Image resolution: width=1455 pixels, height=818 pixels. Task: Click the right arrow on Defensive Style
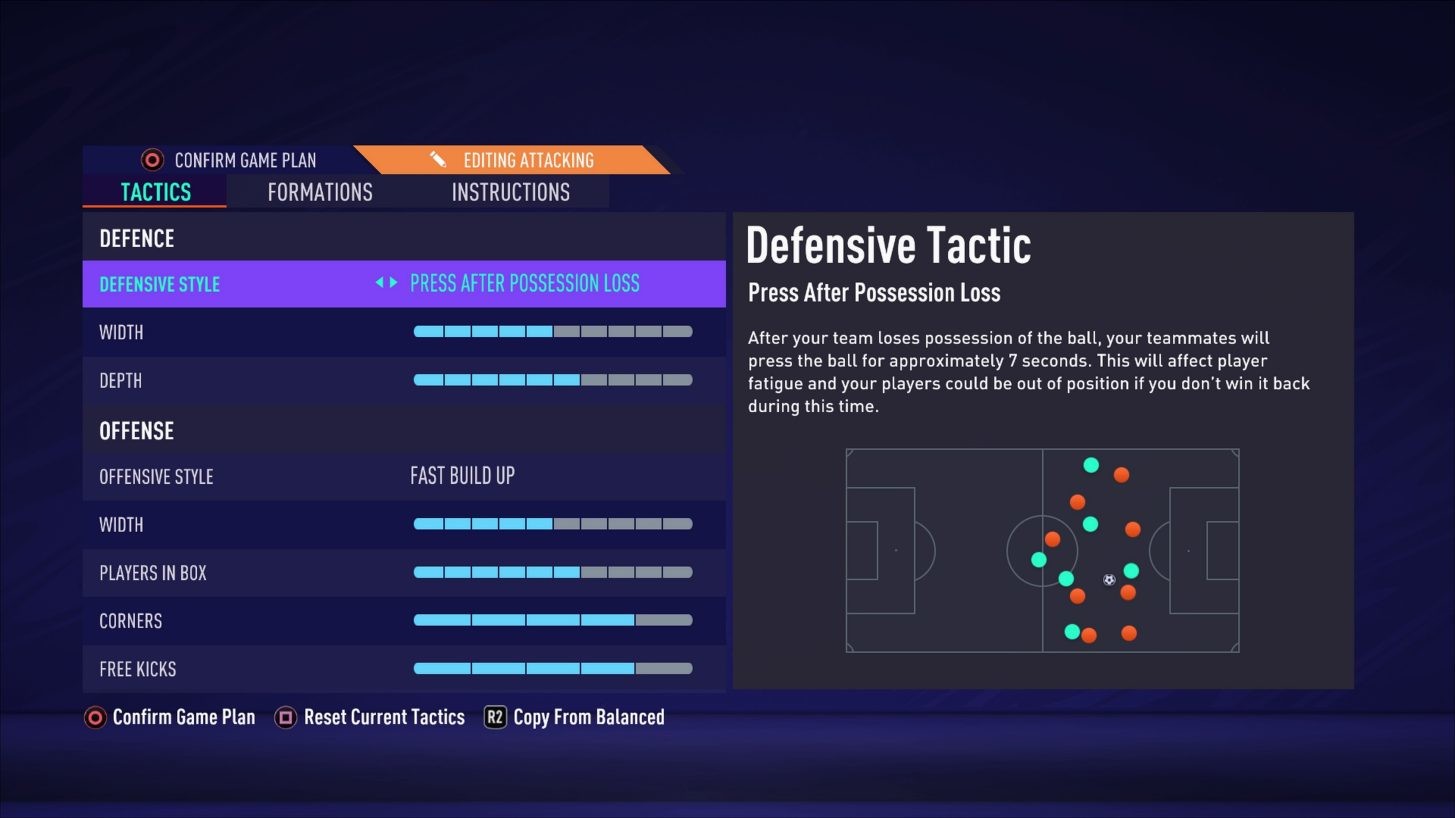392,283
